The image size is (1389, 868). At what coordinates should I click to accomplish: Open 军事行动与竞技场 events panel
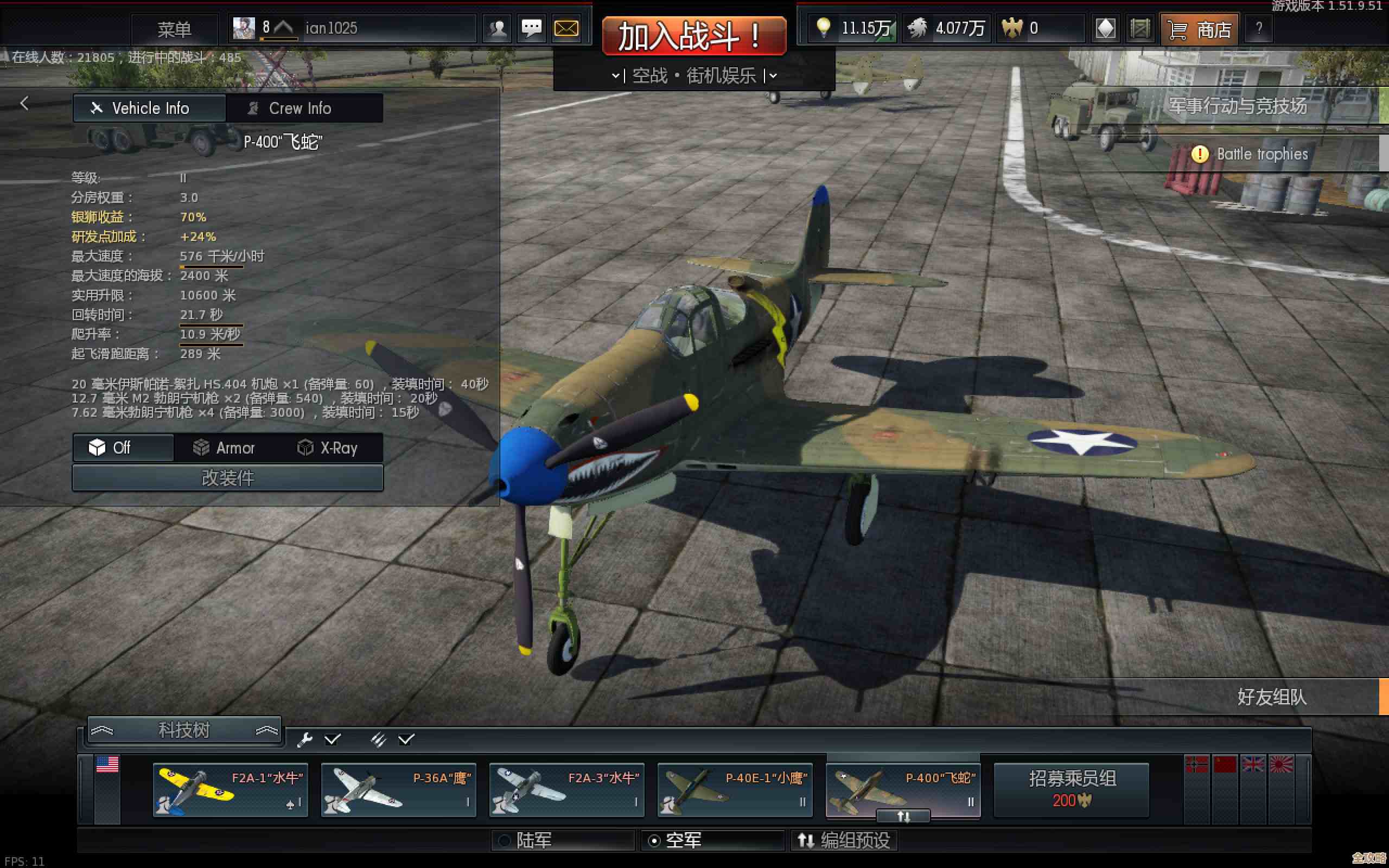pos(1238,106)
